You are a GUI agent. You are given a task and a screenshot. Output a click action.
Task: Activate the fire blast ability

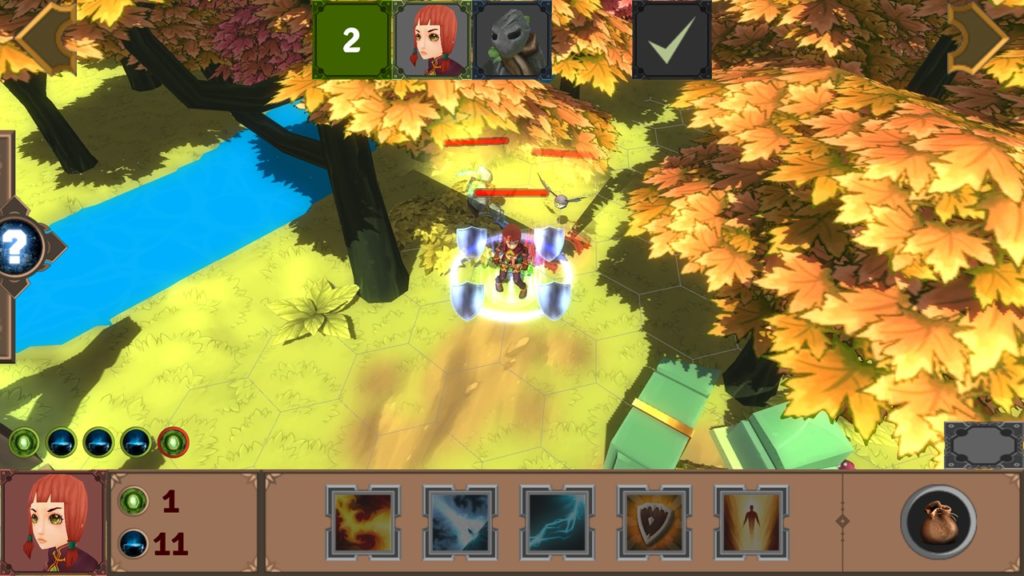[x=363, y=522]
